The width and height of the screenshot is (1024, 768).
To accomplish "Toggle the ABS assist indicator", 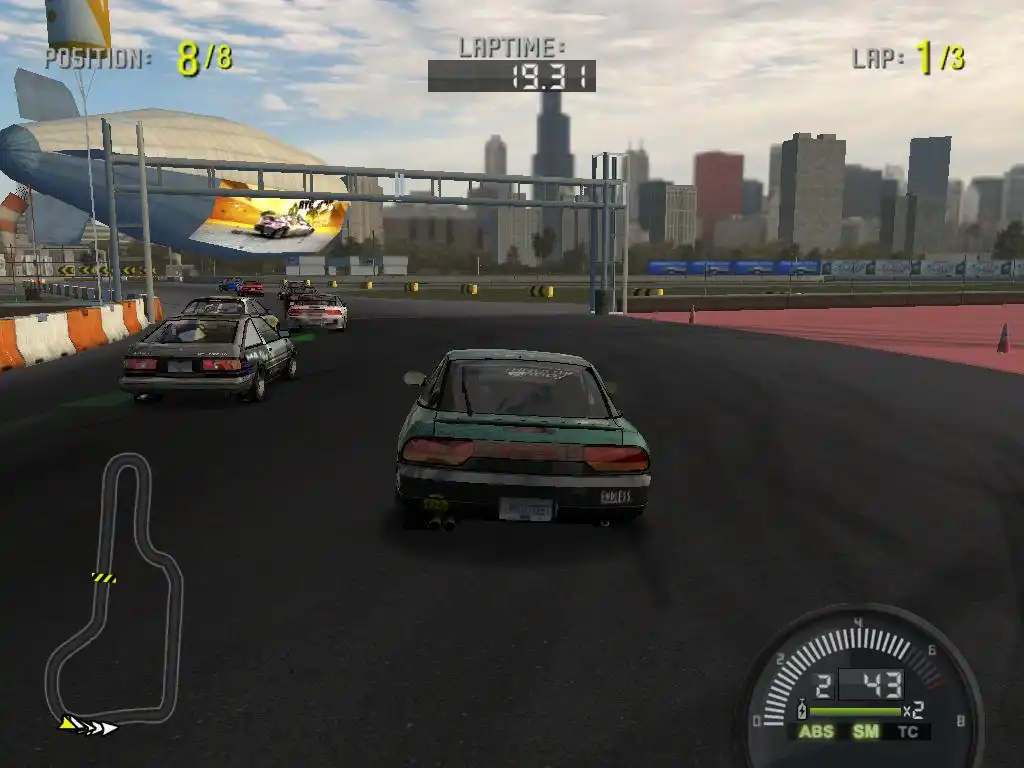I will (815, 732).
